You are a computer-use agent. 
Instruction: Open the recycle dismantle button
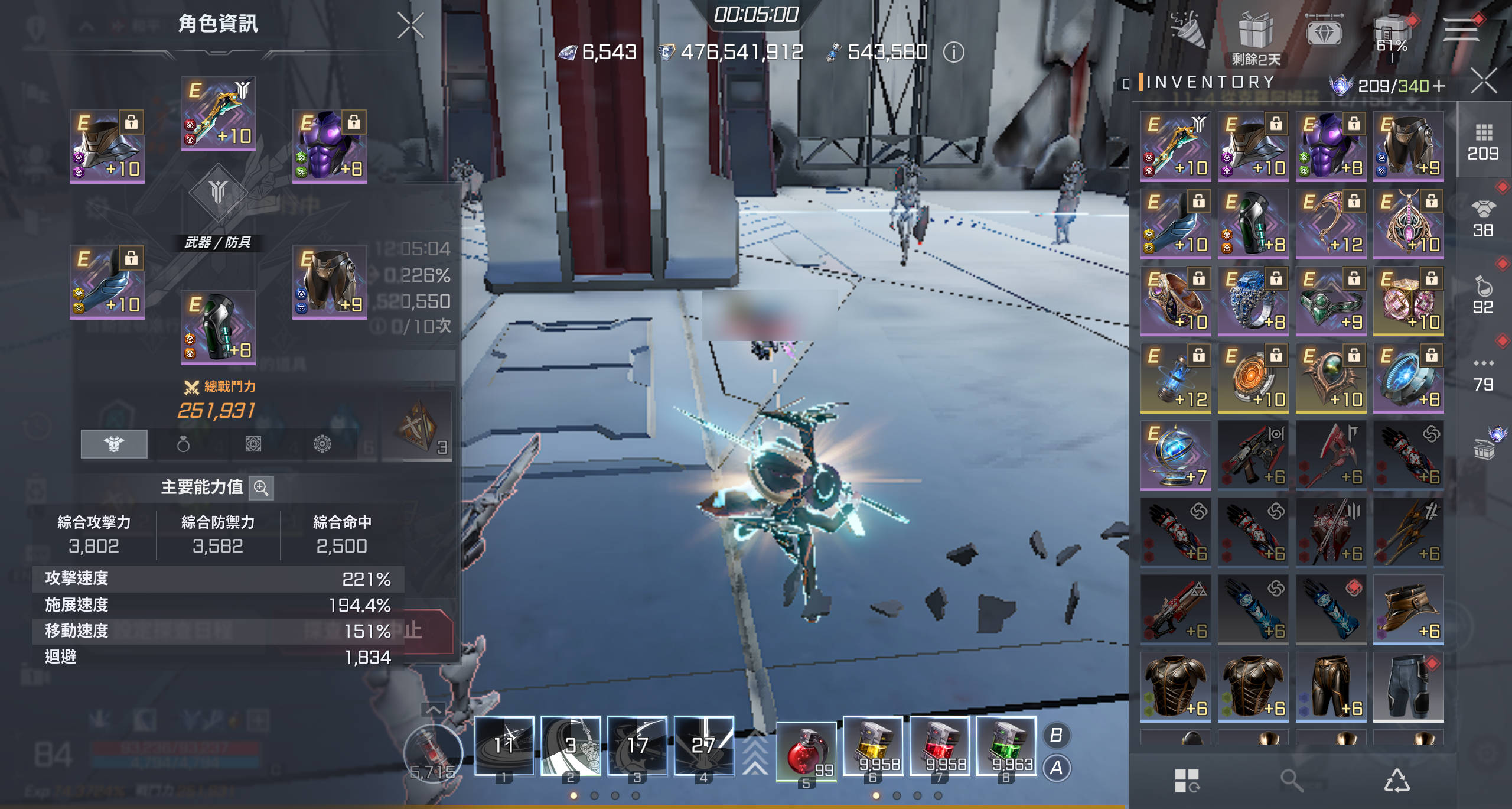pos(1397,781)
